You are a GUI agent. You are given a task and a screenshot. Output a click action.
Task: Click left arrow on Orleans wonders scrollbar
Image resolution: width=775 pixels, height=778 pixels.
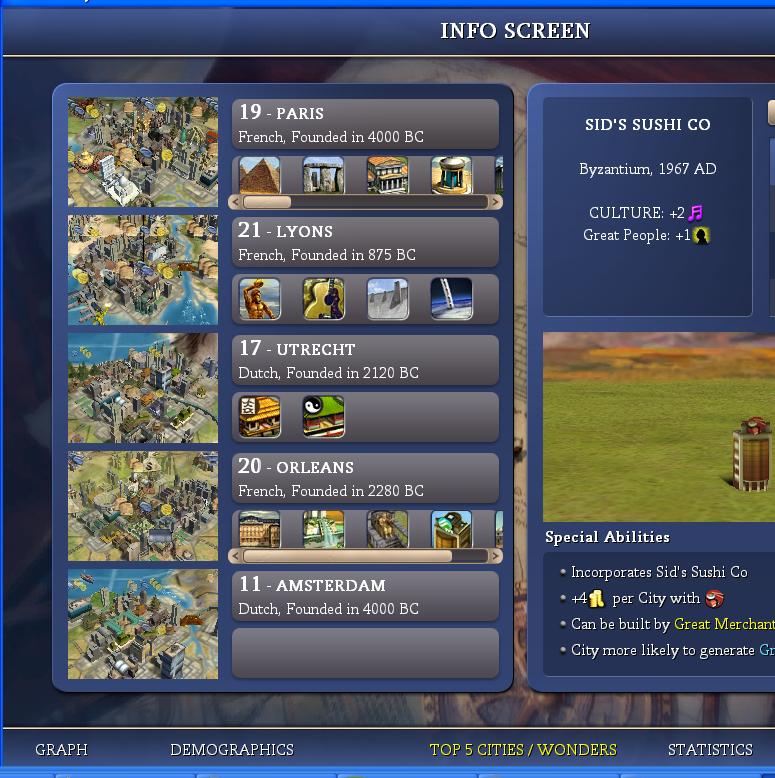click(236, 556)
